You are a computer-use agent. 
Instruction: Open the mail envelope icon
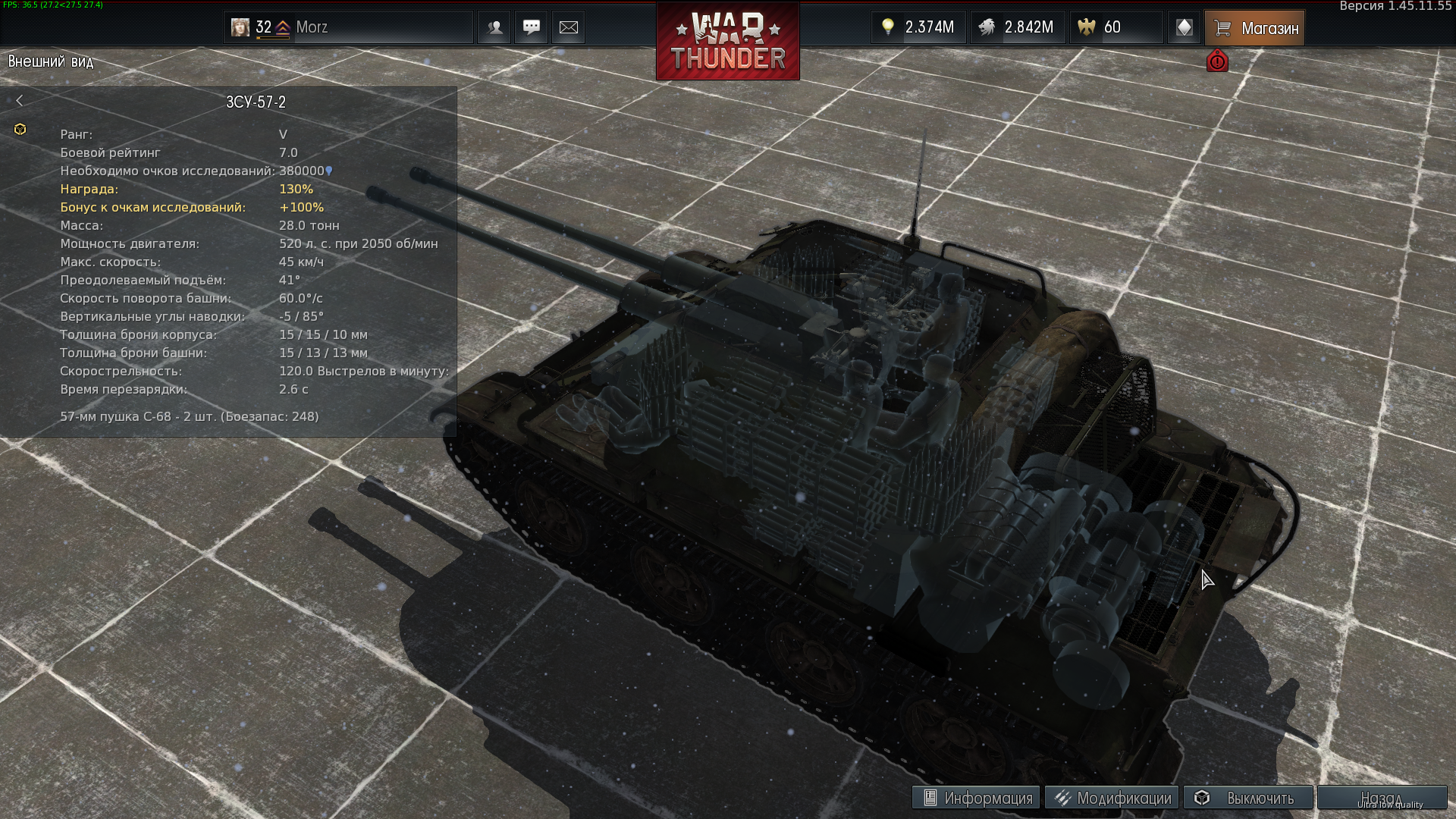pyautogui.click(x=569, y=27)
